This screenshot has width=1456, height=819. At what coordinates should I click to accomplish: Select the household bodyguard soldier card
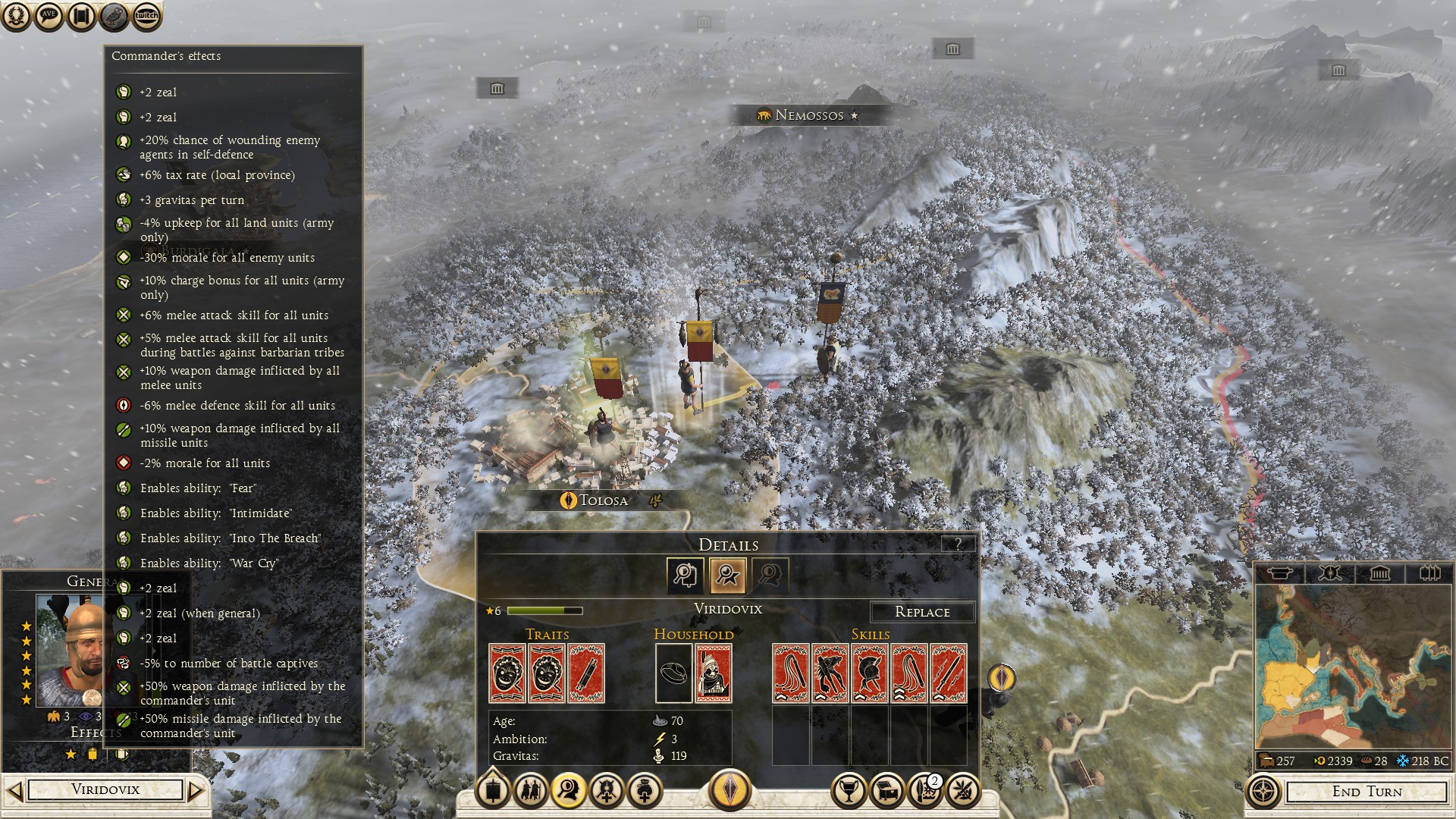click(x=714, y=673)
